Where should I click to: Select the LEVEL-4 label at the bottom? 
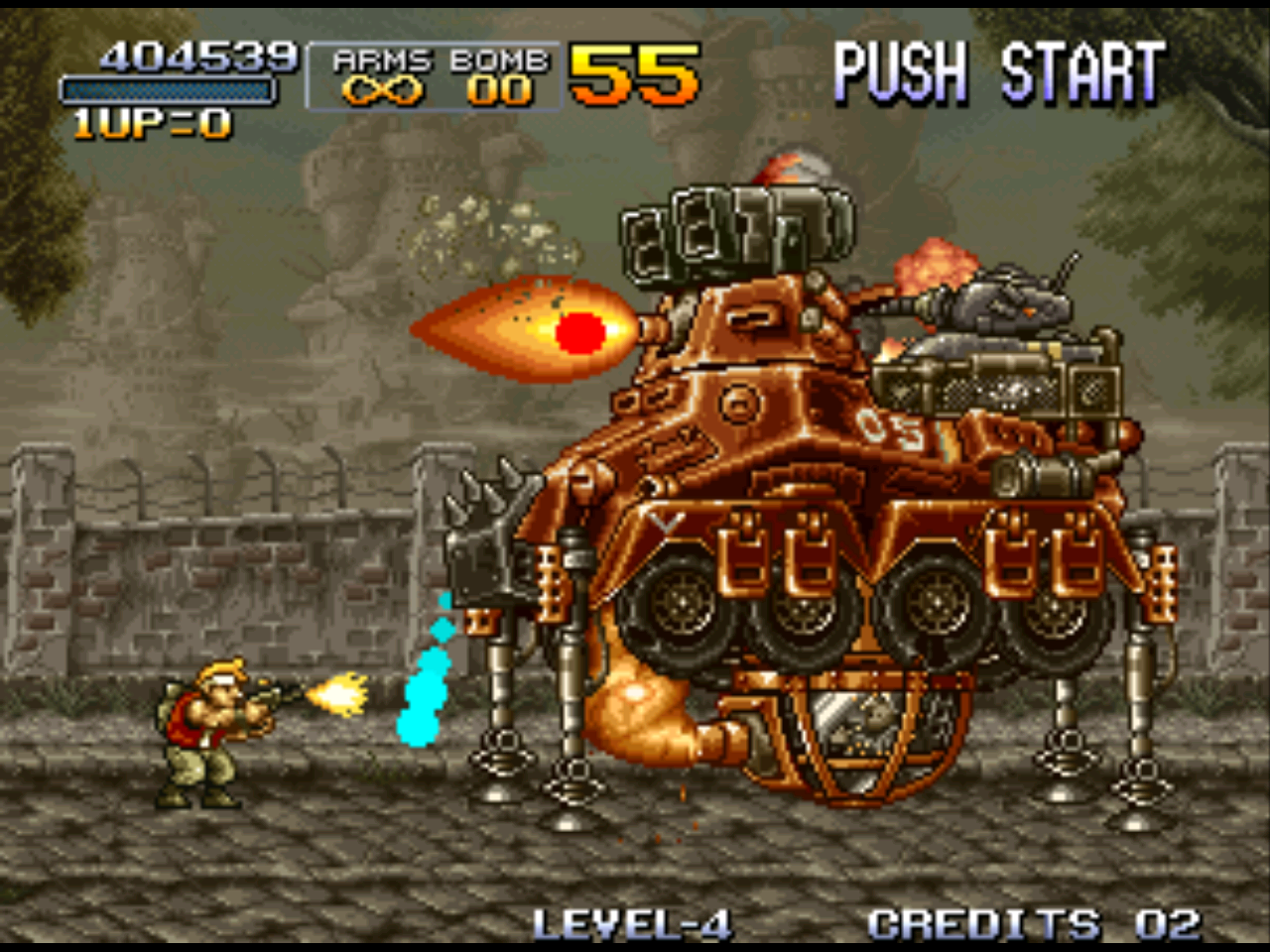point(632,925)
